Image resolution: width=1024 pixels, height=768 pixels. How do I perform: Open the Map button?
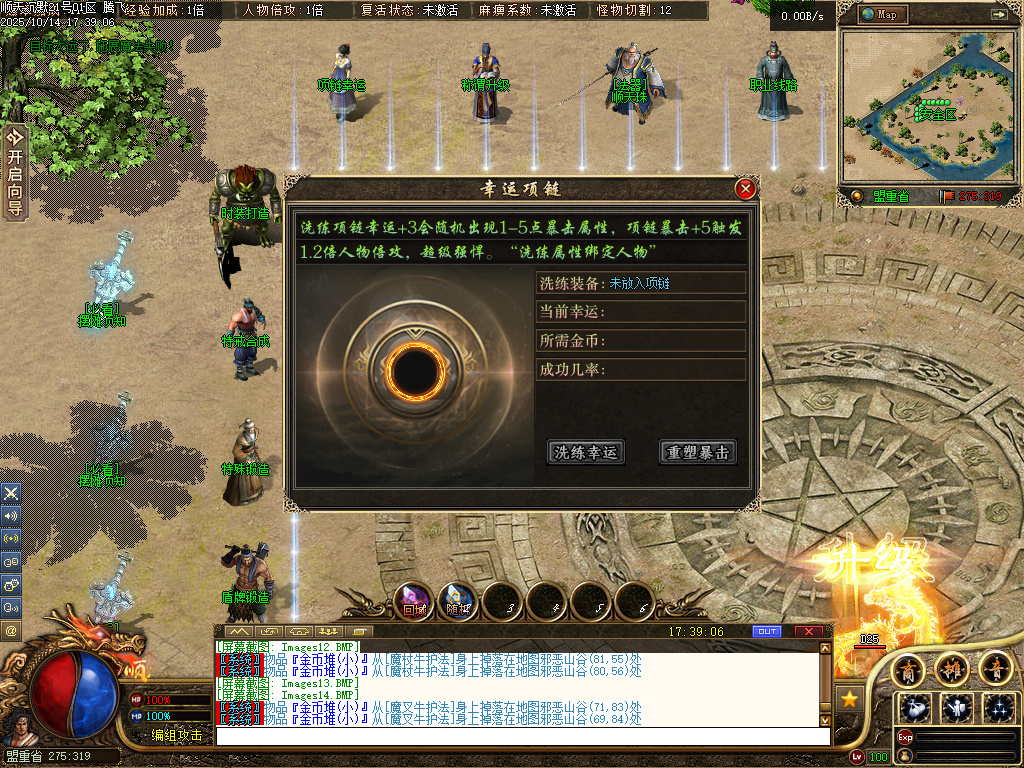click(881, 14)
